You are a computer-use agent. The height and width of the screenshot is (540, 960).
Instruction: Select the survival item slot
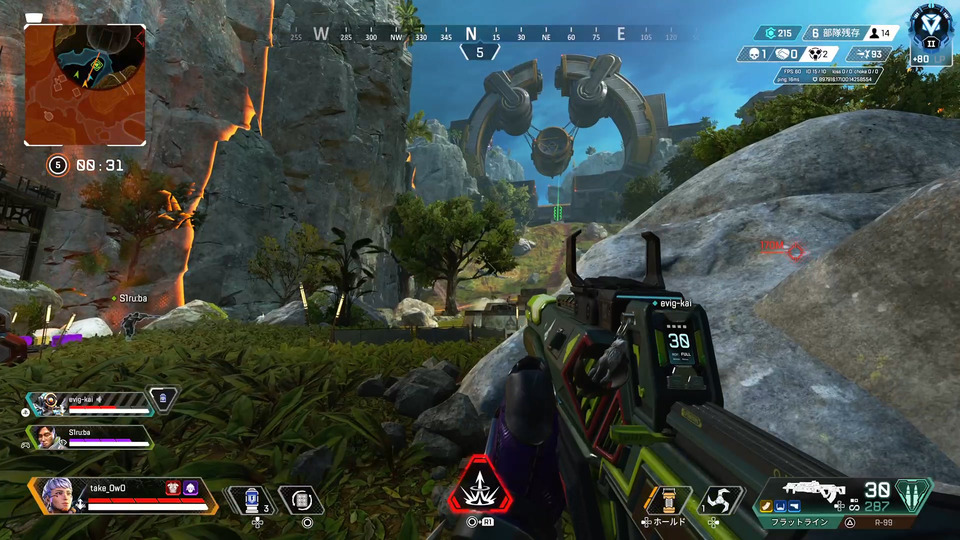pos(302,499)
